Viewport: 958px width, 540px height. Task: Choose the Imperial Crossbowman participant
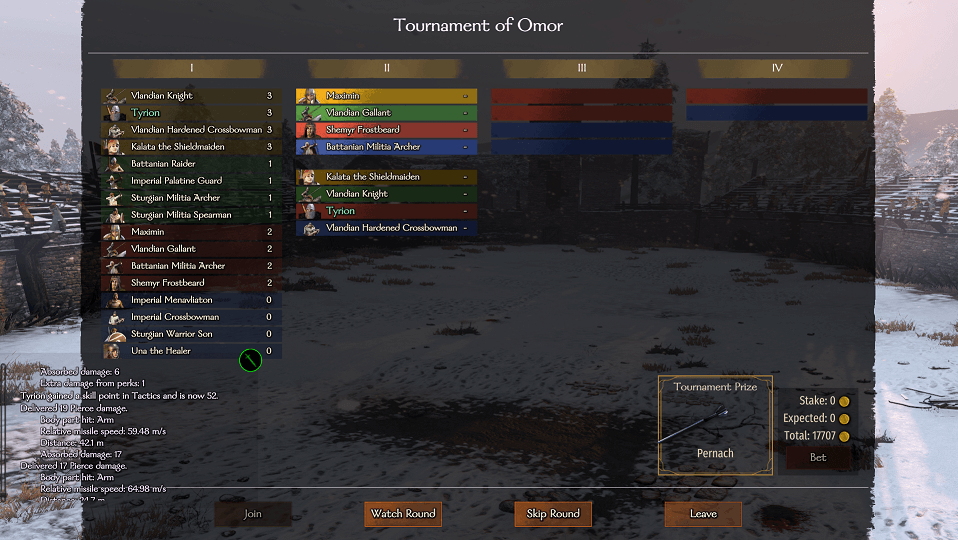pyautogui.click(x=190, y=317)
